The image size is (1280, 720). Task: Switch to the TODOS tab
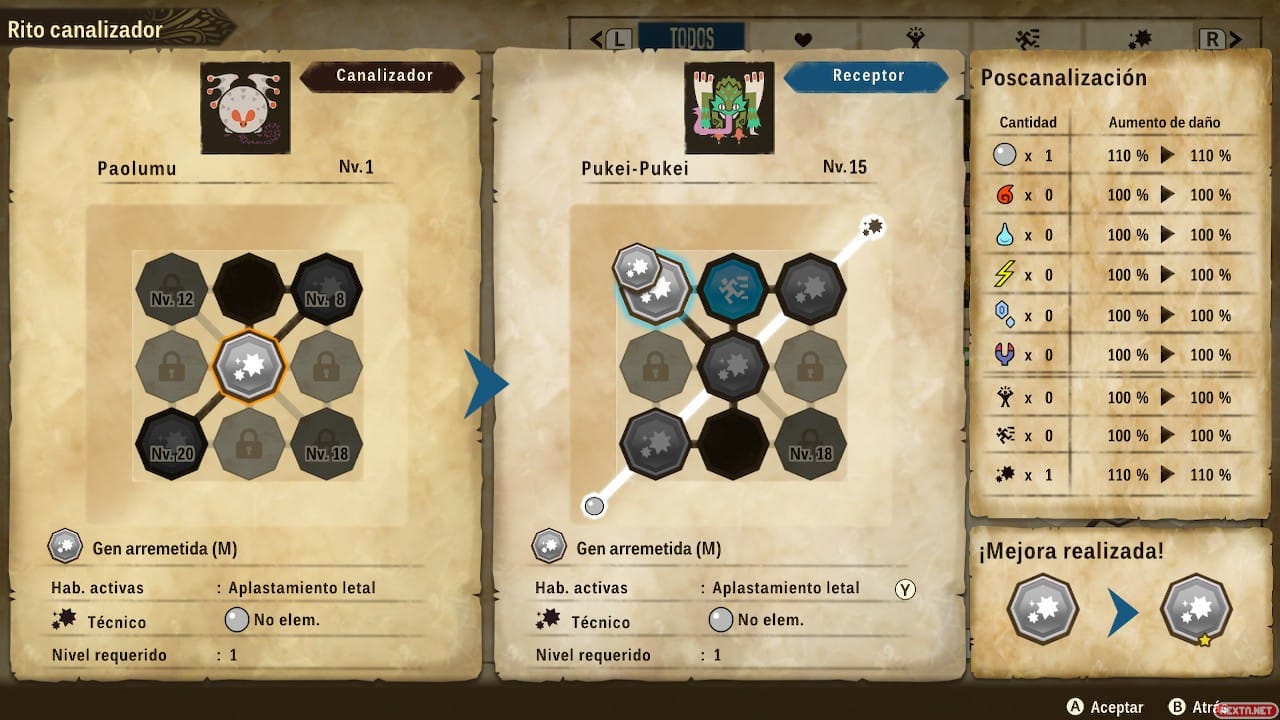[x=691, y=39]
